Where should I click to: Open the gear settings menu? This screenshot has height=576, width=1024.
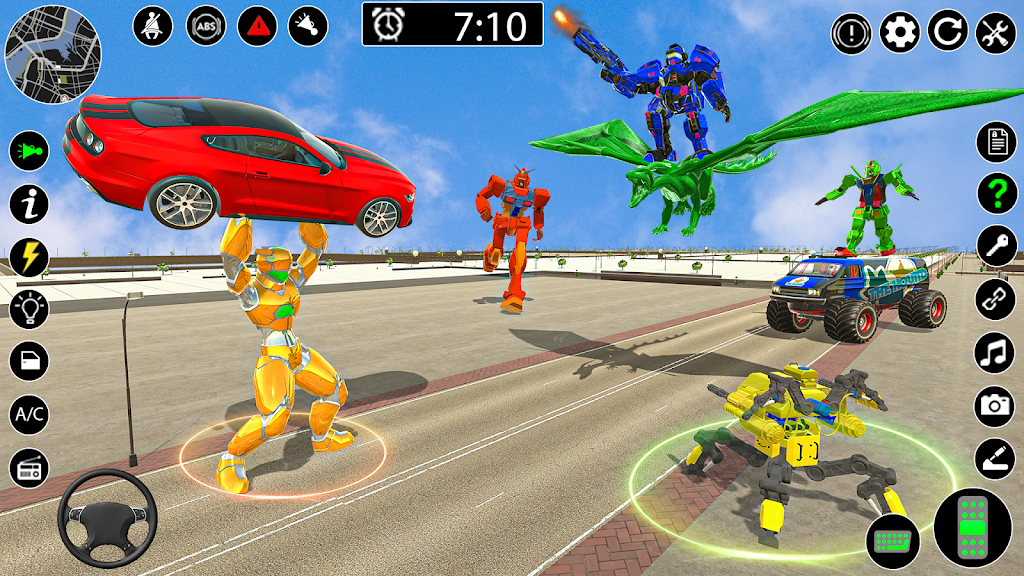(900, 34)
